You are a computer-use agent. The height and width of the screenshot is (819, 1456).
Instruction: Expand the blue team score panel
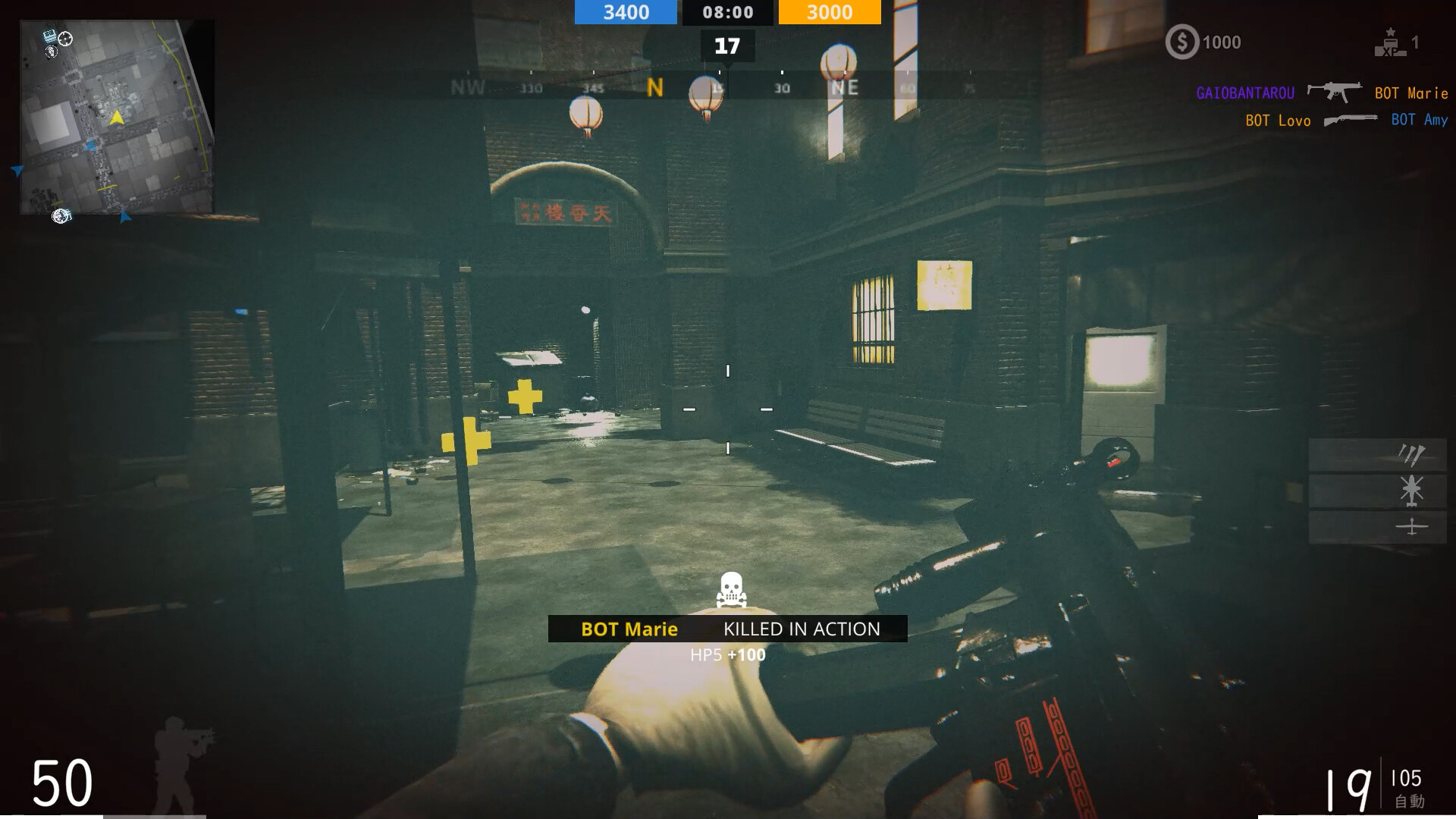click(625, 12)
